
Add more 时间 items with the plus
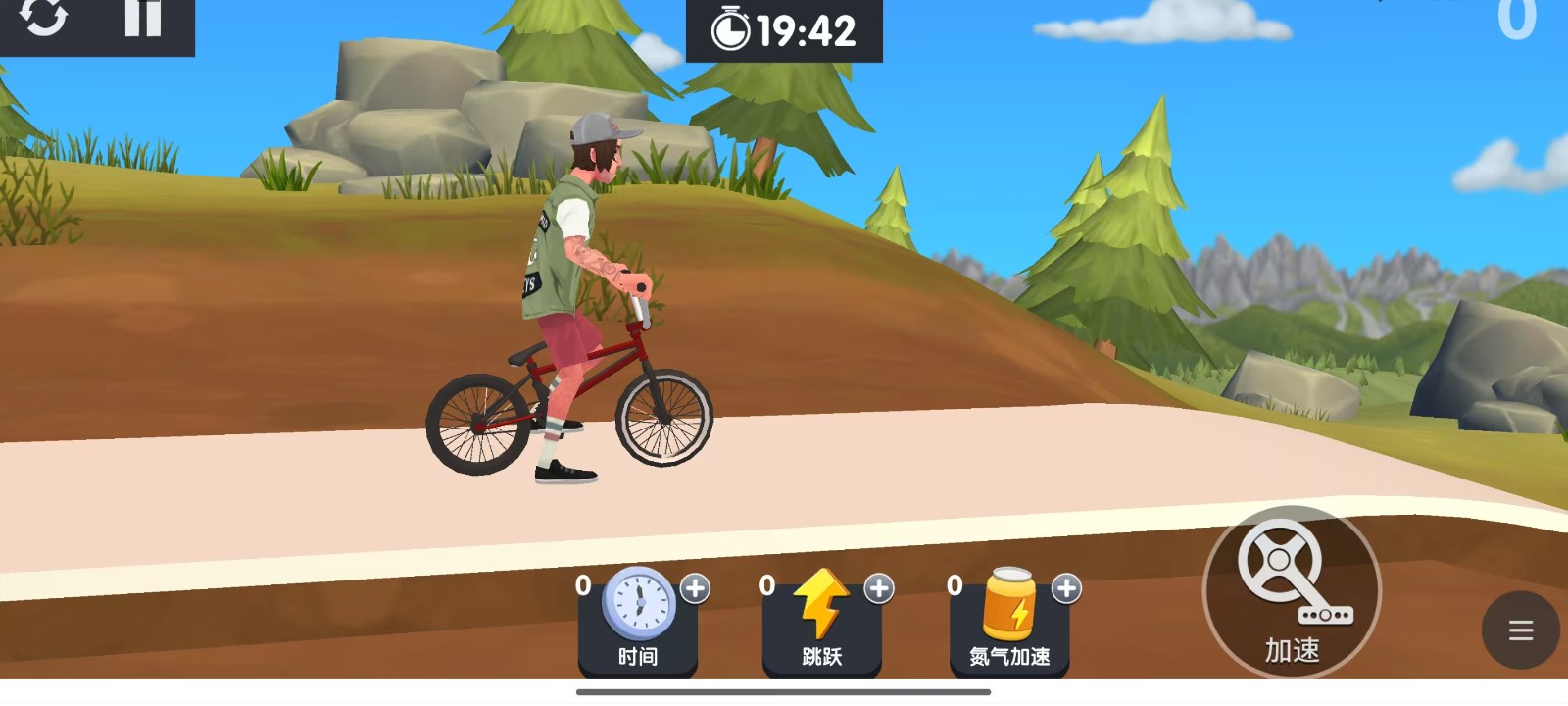[x=695, y=588]
